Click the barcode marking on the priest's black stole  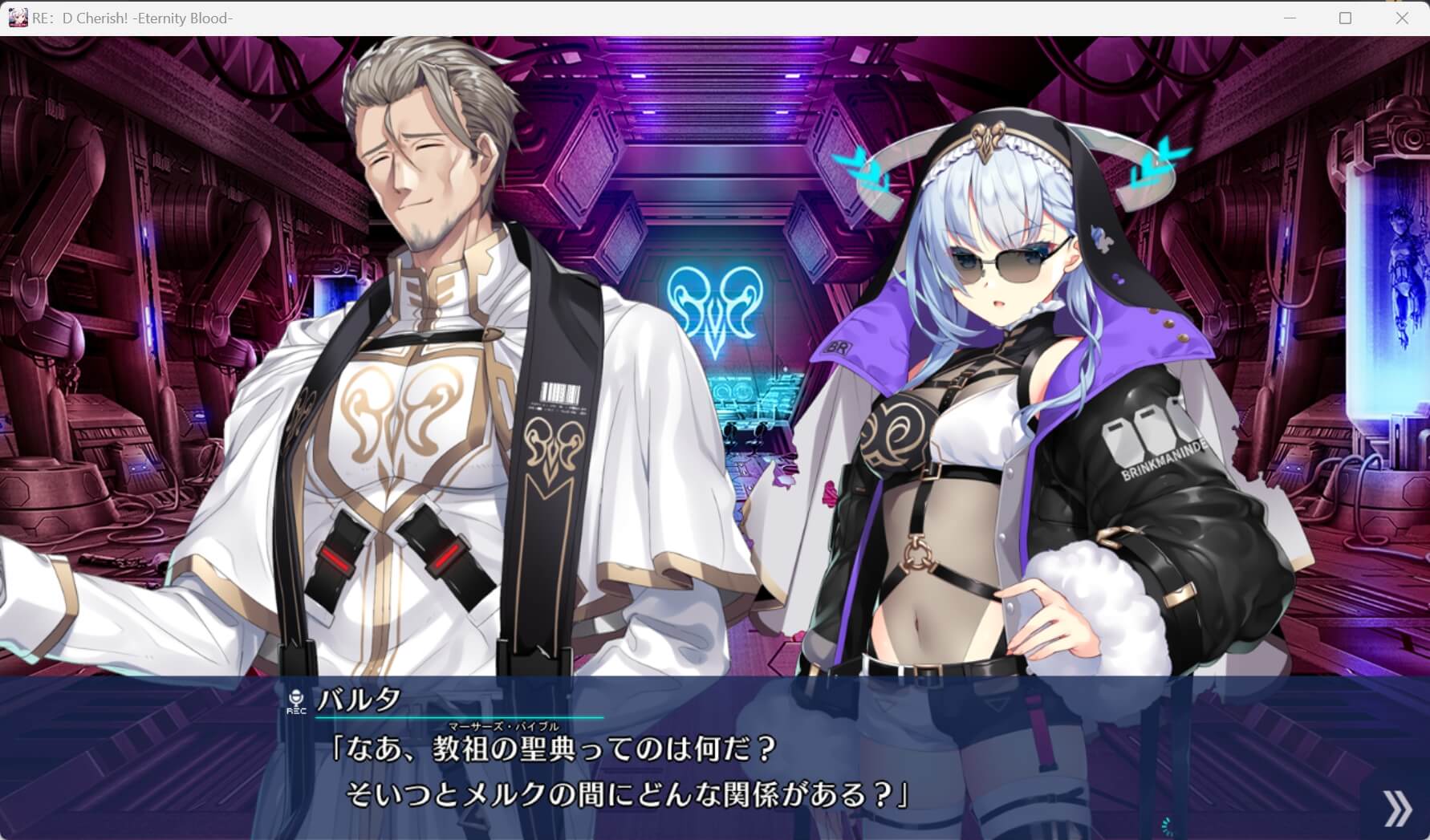point(559,392)
